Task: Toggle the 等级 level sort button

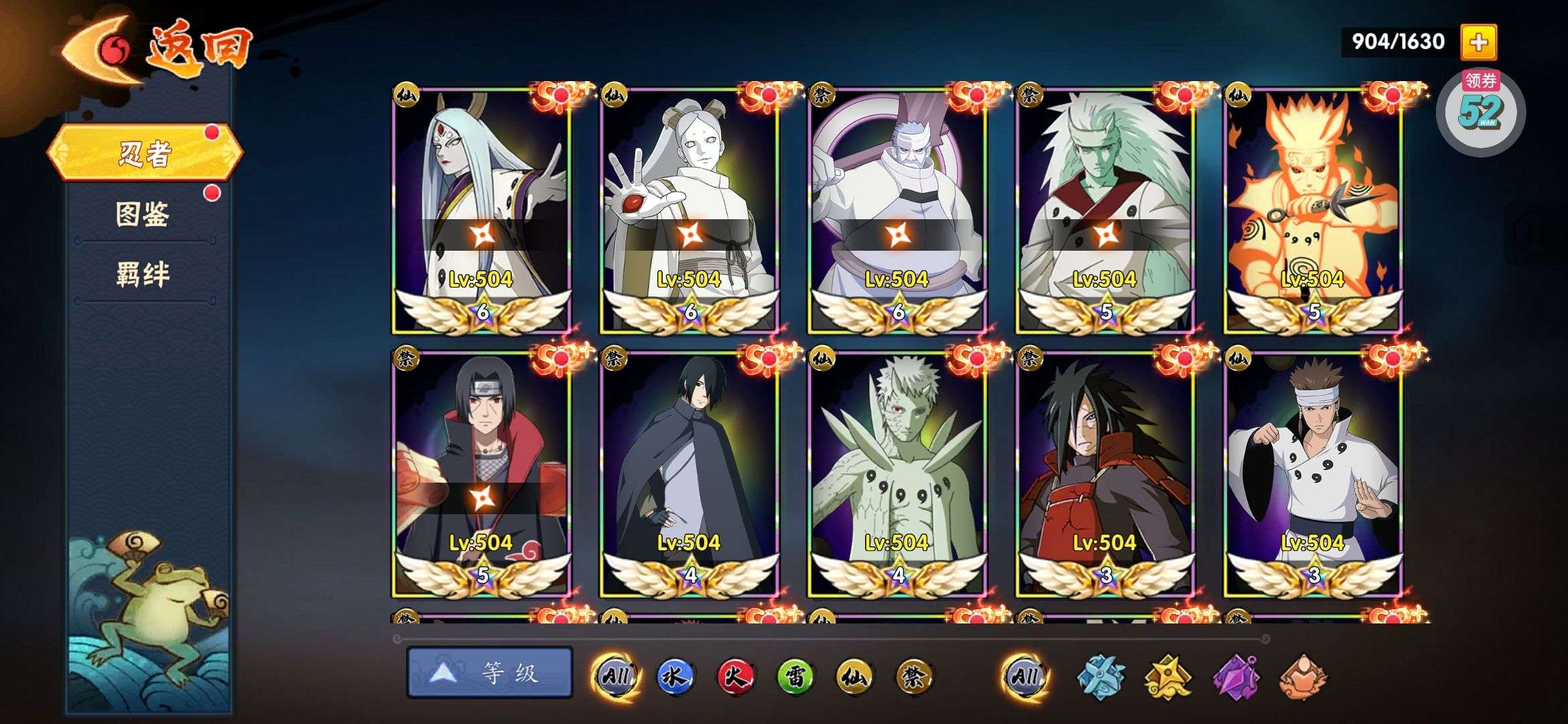Action: [x=490, y=672]
